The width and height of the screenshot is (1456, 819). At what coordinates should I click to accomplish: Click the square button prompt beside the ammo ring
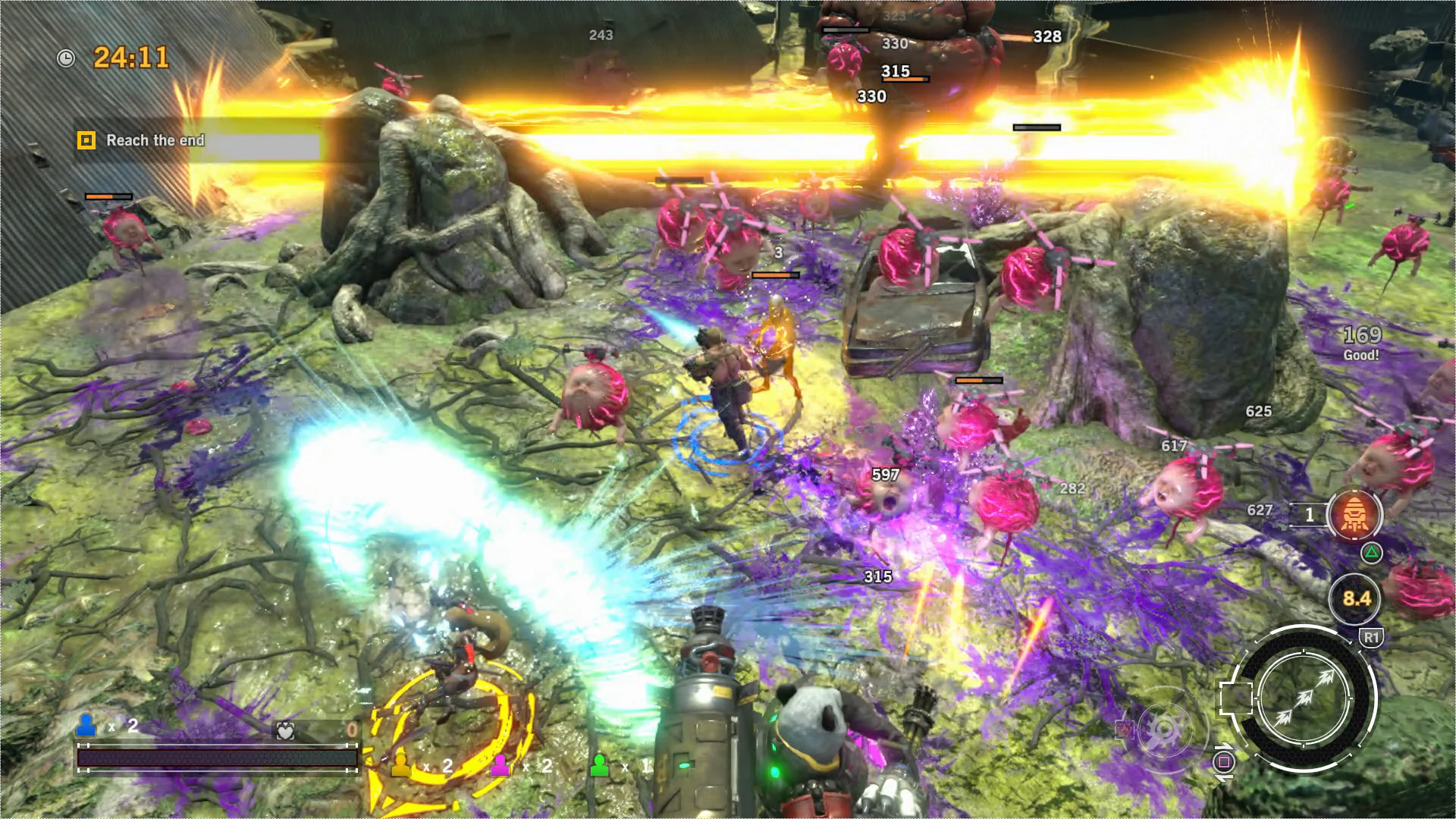coord(1223,761)
